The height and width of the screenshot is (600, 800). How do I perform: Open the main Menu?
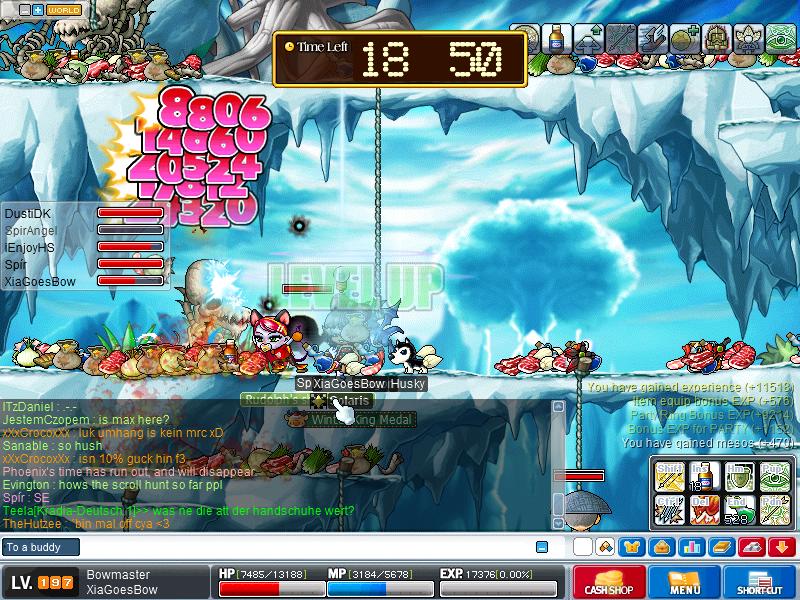[x=684, y=582]
